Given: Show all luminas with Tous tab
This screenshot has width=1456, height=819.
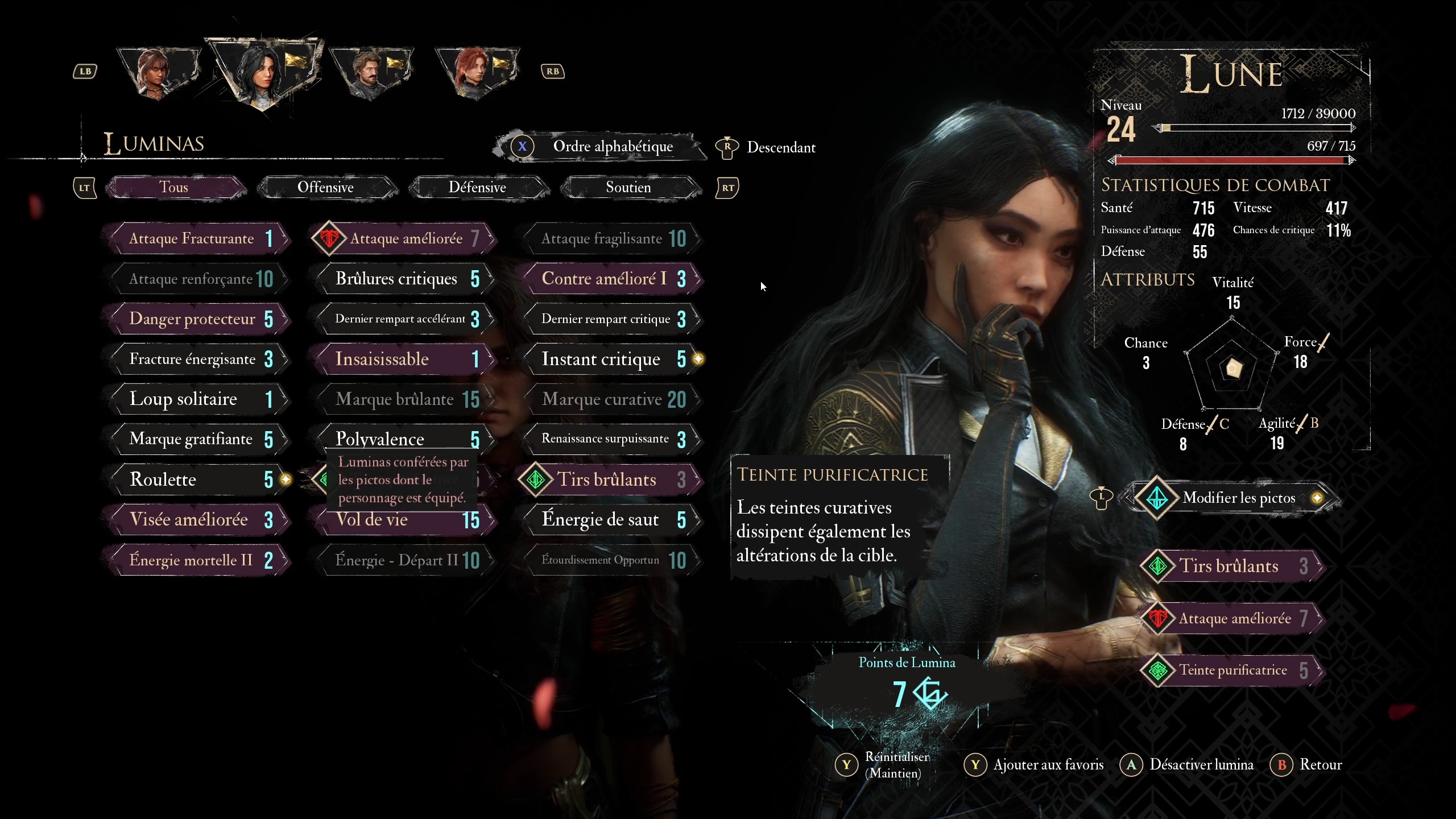Looking at the screenshot, I should (174, 187).
